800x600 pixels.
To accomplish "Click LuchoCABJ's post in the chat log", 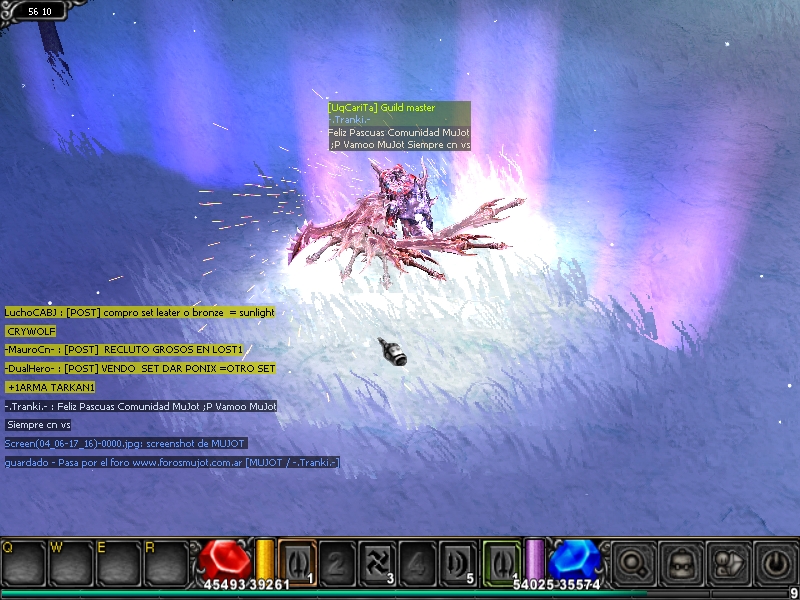I will pos(139,312).
